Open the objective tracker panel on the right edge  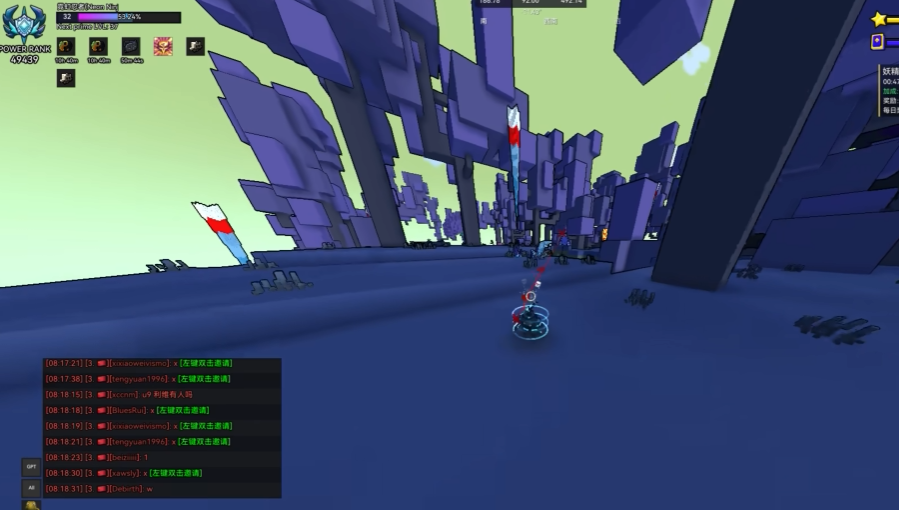point(889,90)
